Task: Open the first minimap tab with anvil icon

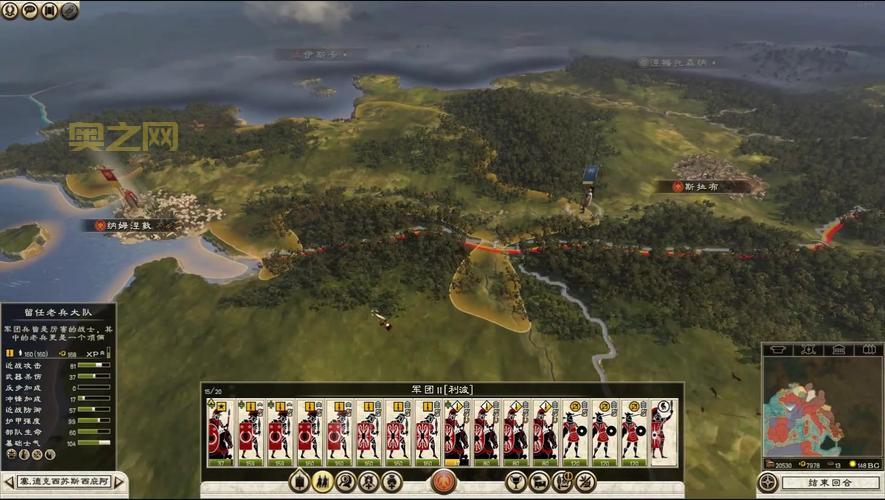Action: (x=776, y=350)
